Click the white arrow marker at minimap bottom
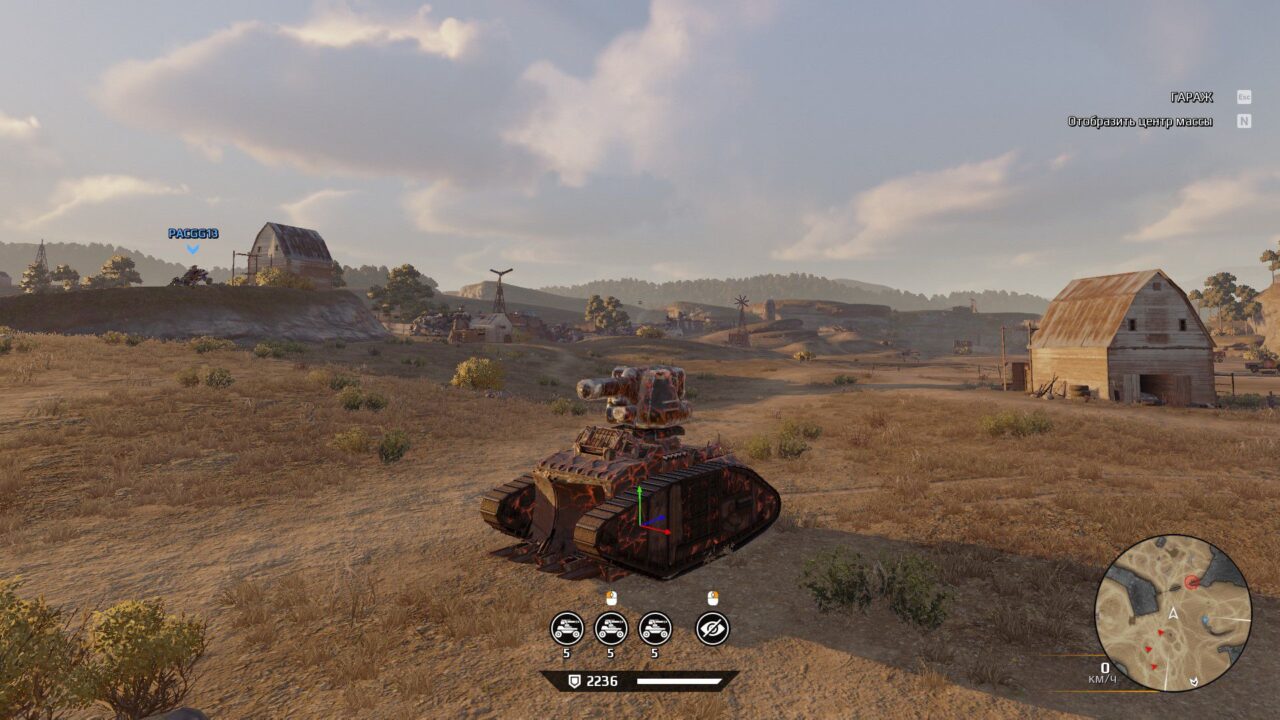Screen dimensions: 1280x720 [x=1195, y=681]
